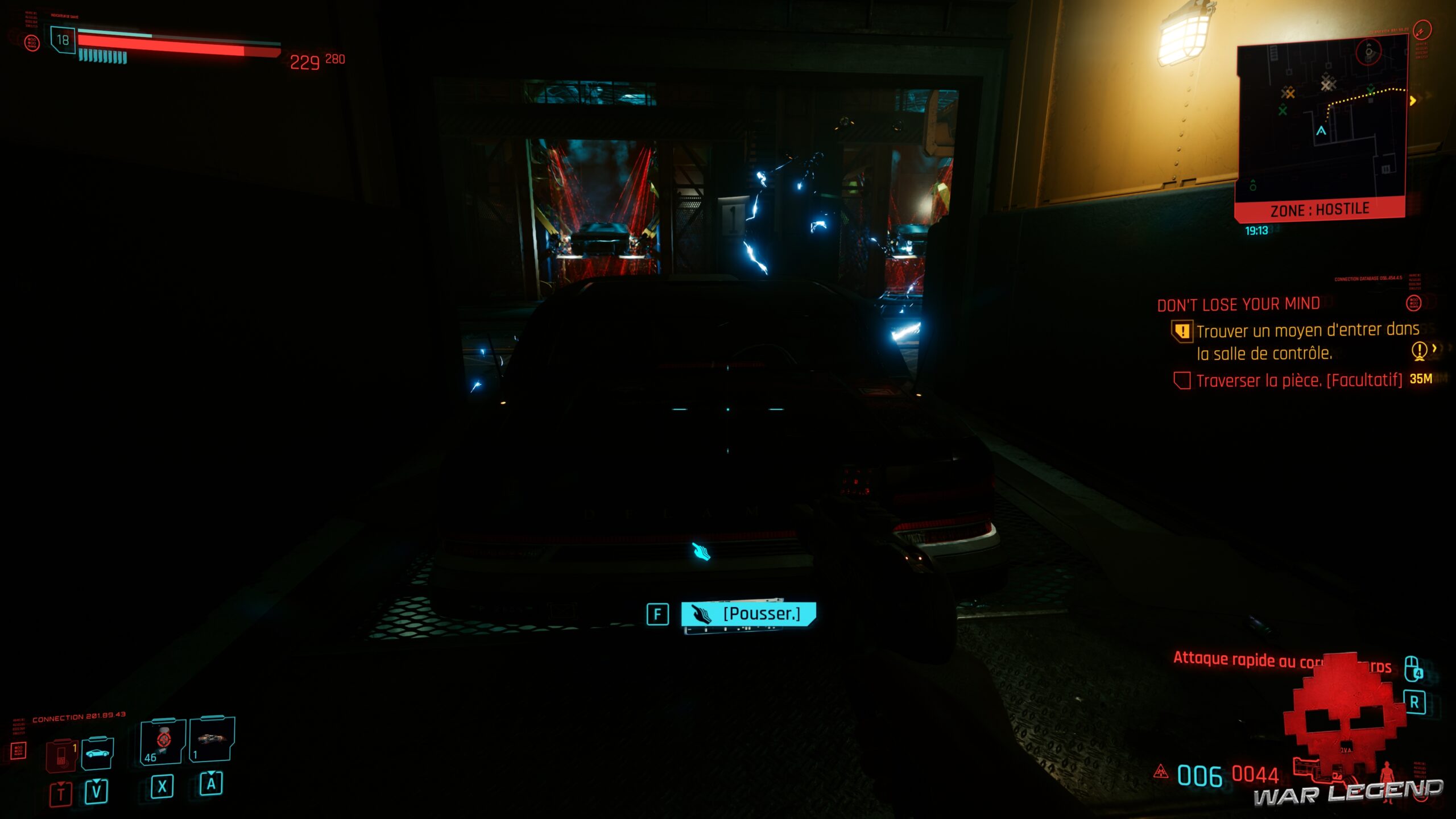1456x819 pixels.
Task: Click the down arrow above the V keybind
Action: [x=96, y=781]
